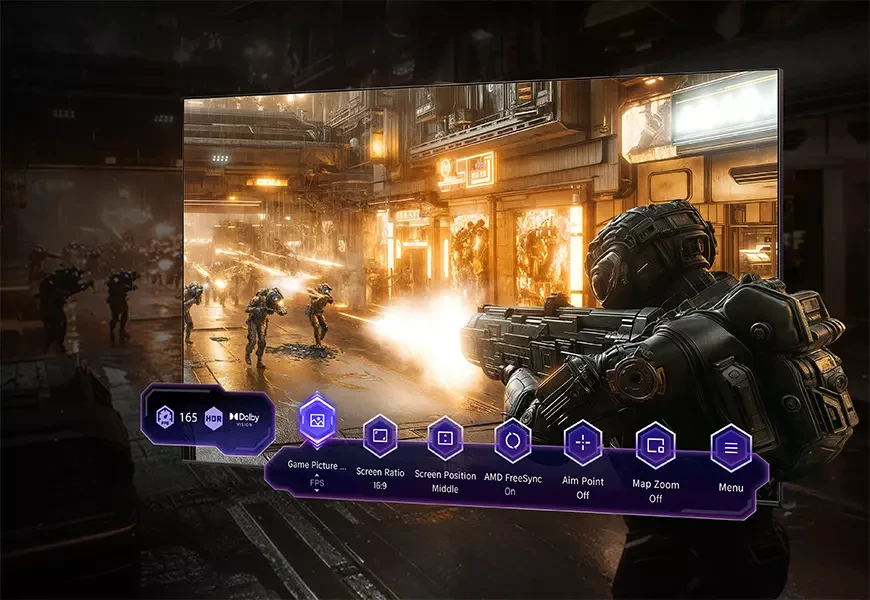870x600 pixels.
Task: Open the Menu hexagon button
Action: [x=731, y=449]
